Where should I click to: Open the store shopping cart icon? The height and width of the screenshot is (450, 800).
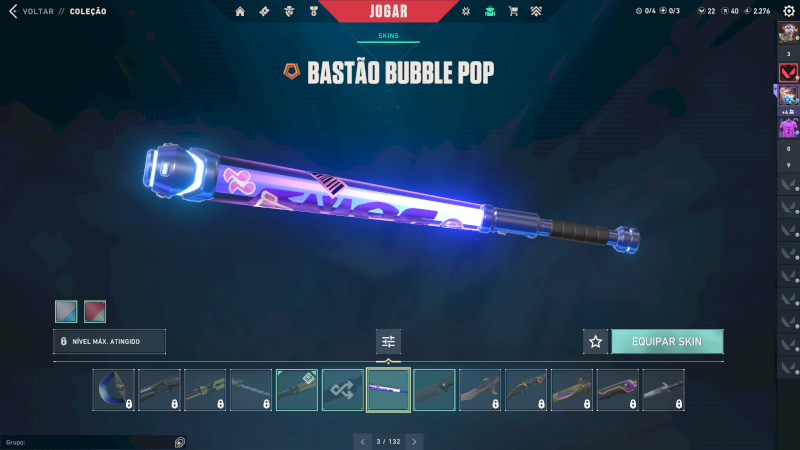click(x=513, y=11)
